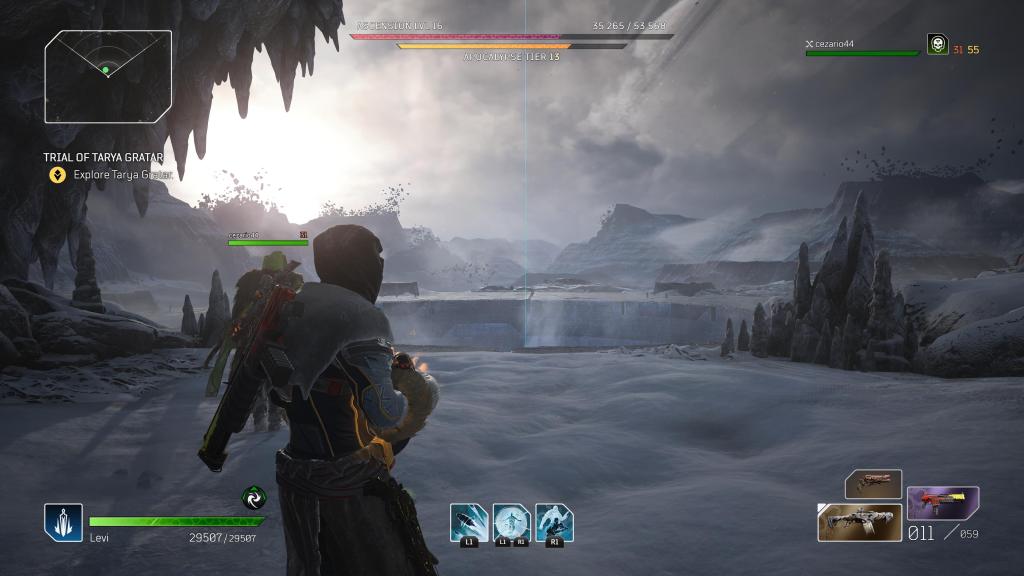Select the Explore Tarya Gratar objective marker
1024x576 pixels.
point(58,175)
